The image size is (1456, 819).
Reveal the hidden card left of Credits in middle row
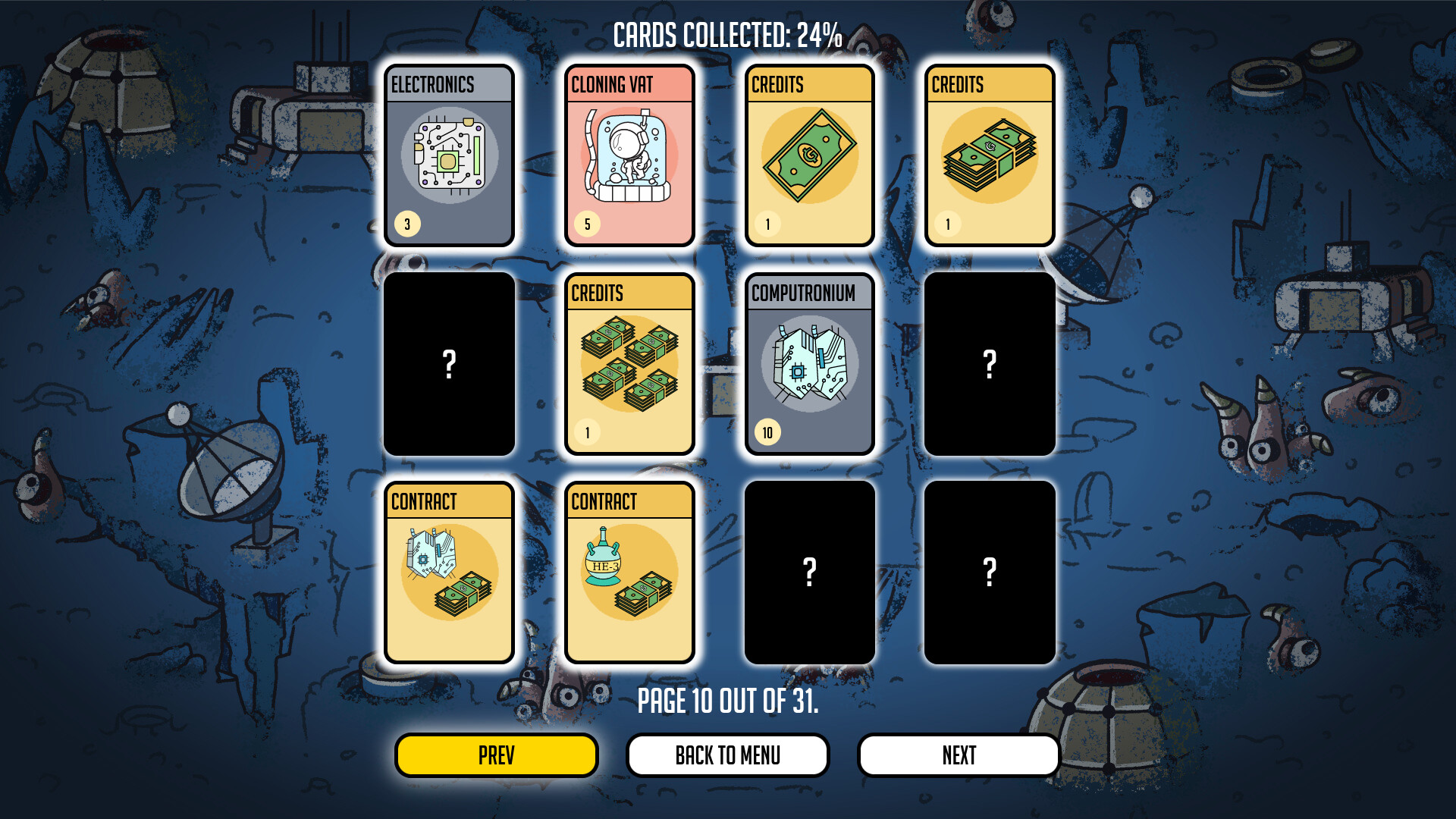coord(450,364)
